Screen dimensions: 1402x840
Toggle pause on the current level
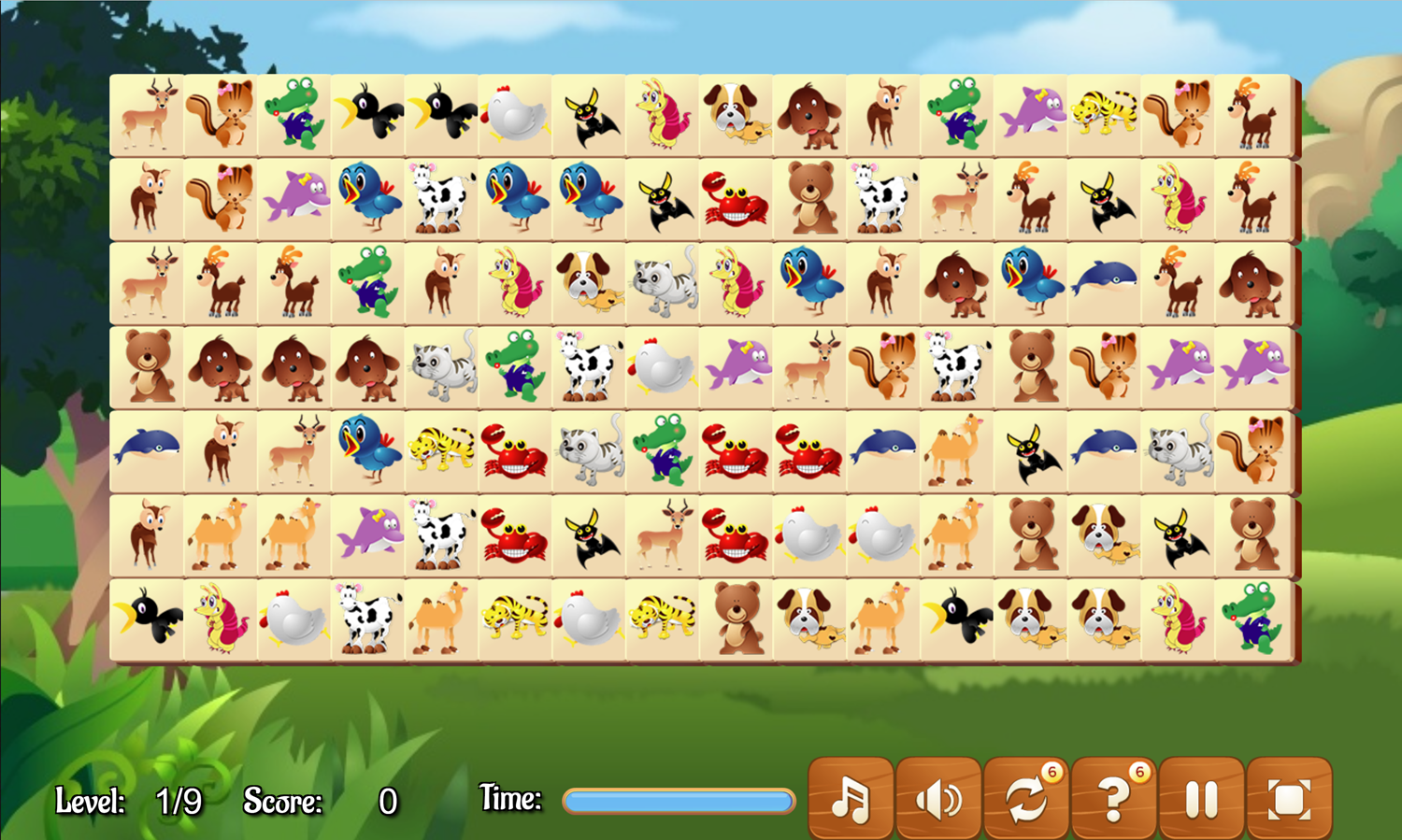point(1201,800)
